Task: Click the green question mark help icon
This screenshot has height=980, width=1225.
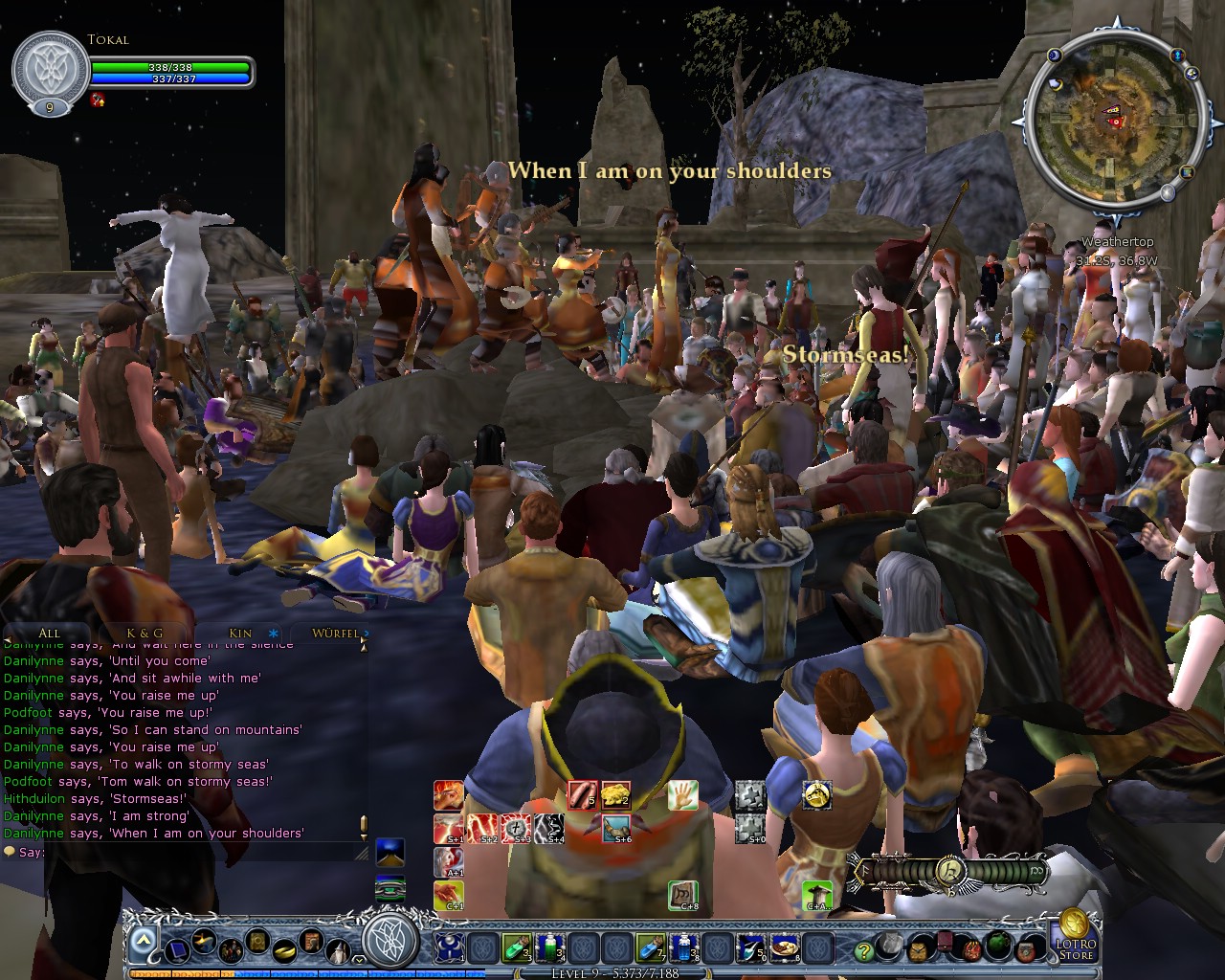Action: (x=862, y=950)
